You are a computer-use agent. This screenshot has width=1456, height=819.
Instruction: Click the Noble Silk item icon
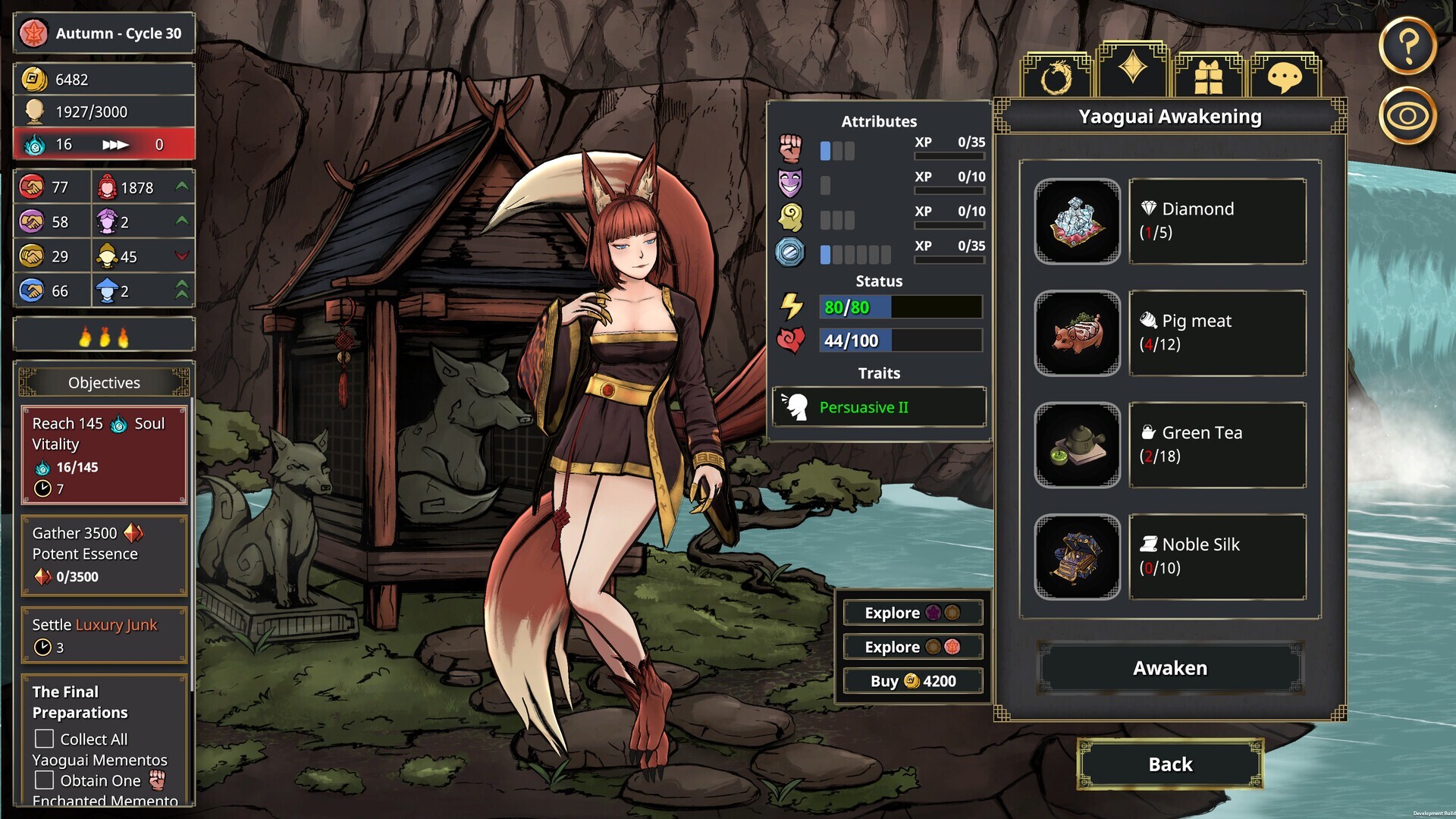[1077, 557]
